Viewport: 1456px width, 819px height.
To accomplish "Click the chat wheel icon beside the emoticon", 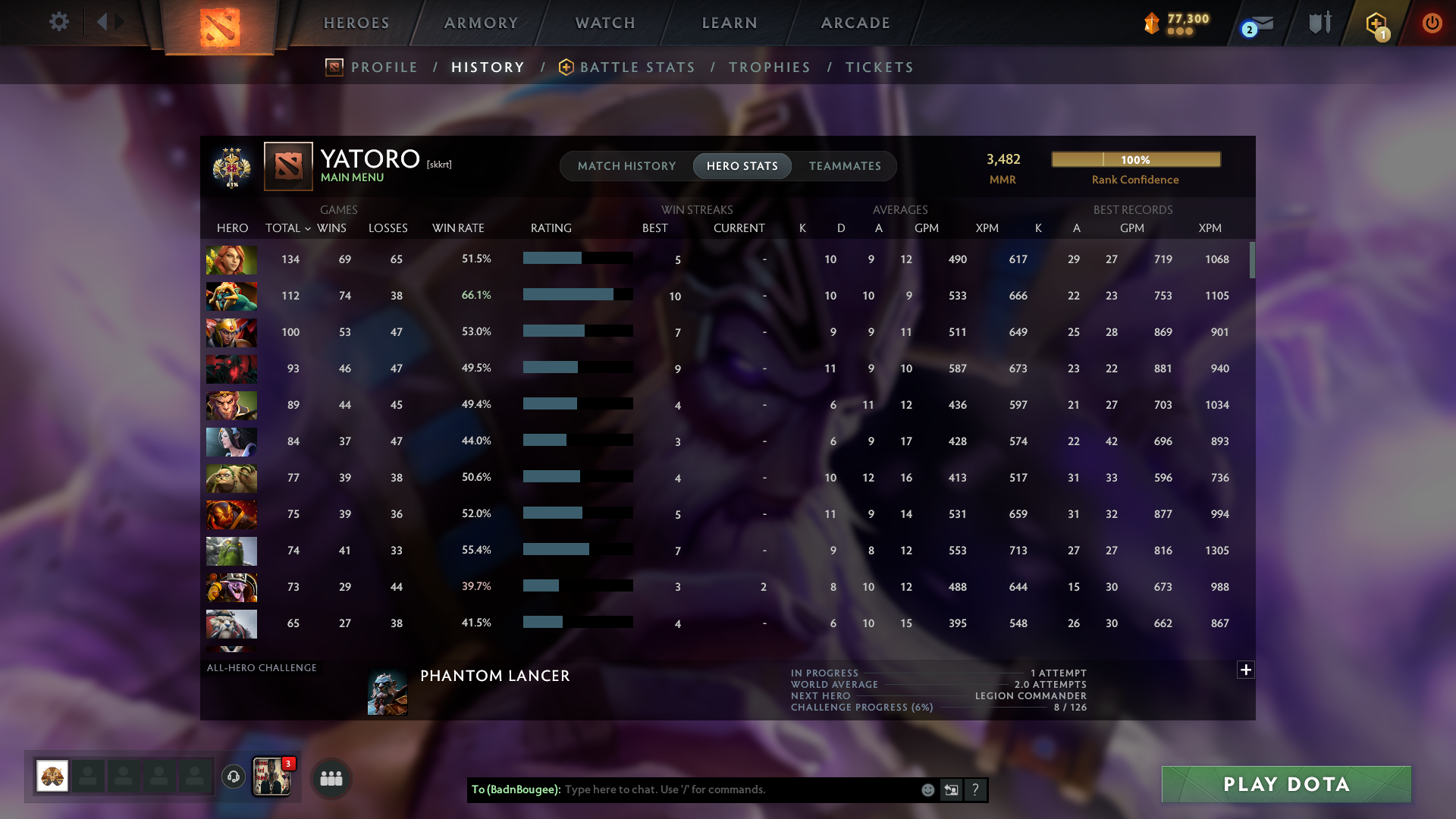I will pyautogui.click(x=952, y=790).
